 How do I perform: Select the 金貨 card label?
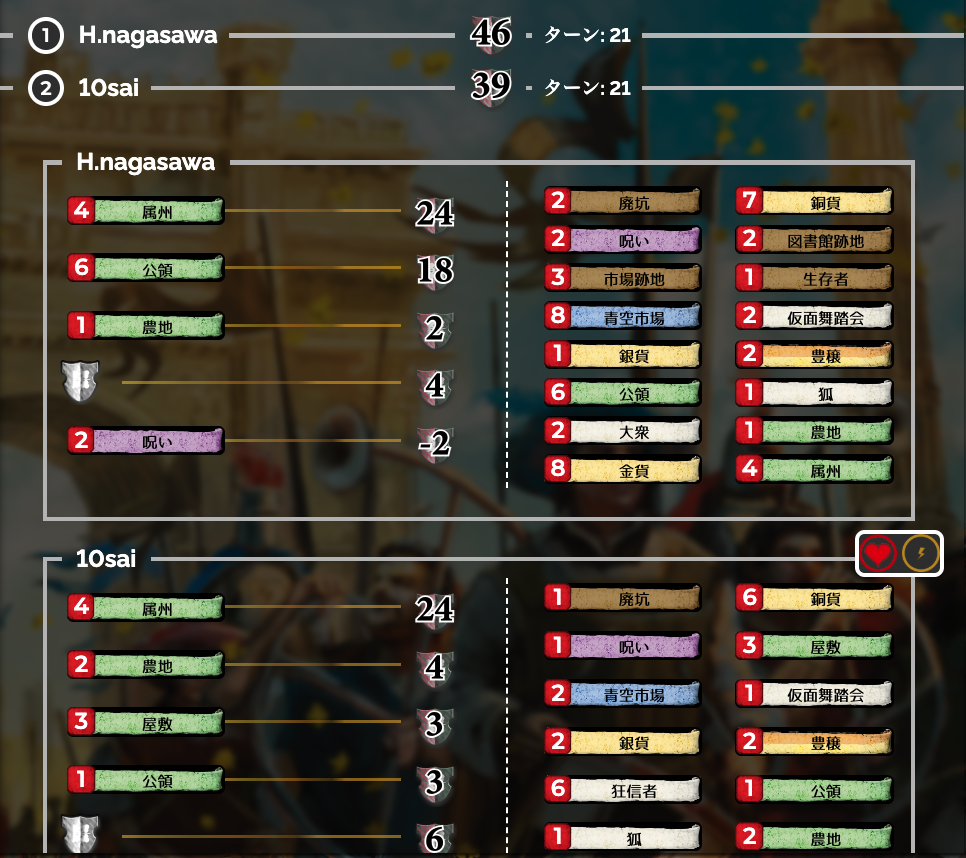coord(634,469)
